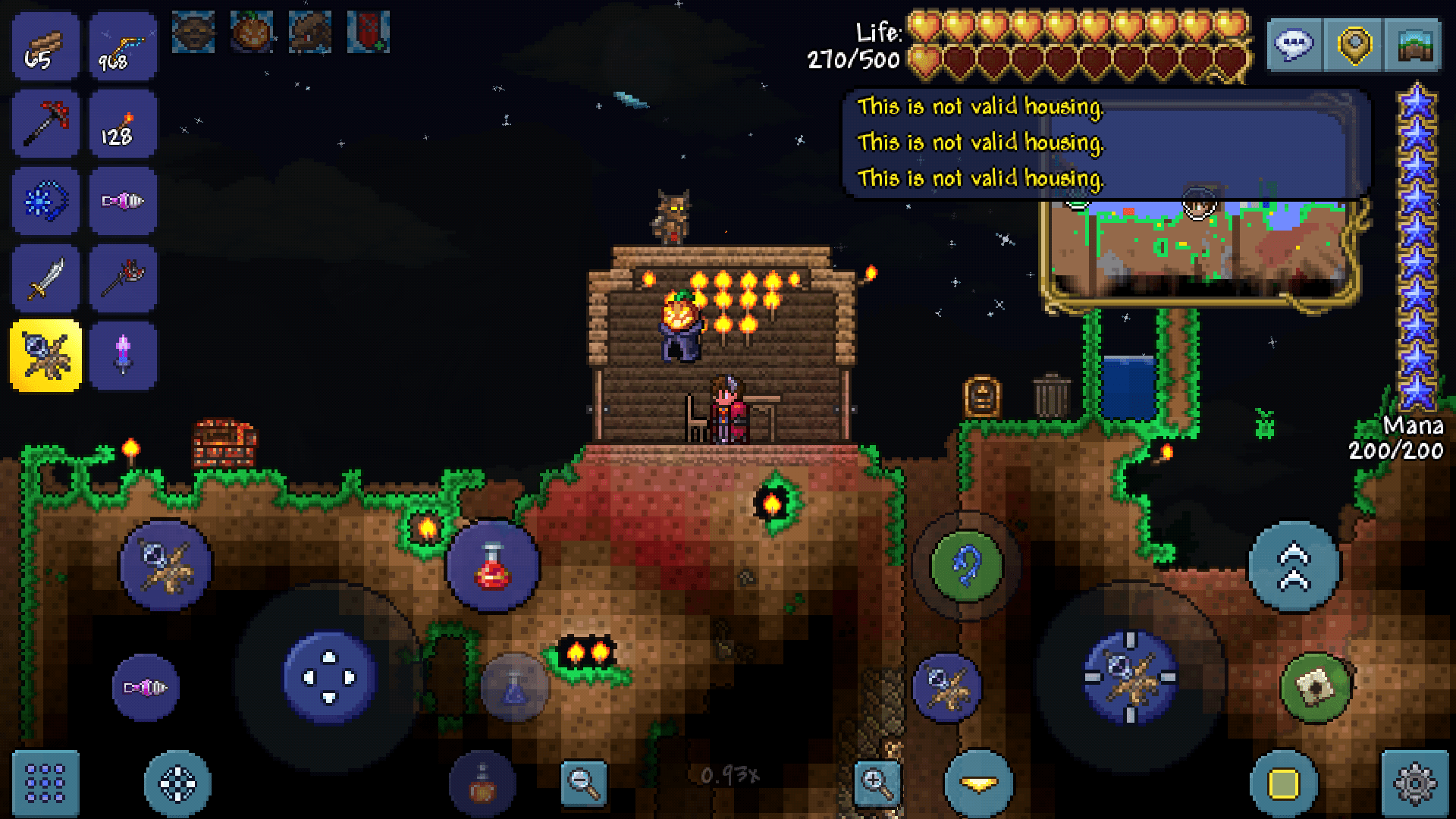Select the red staff hotbar slot
Viewport: 1456px width, 819px height.
pos(123,278)
